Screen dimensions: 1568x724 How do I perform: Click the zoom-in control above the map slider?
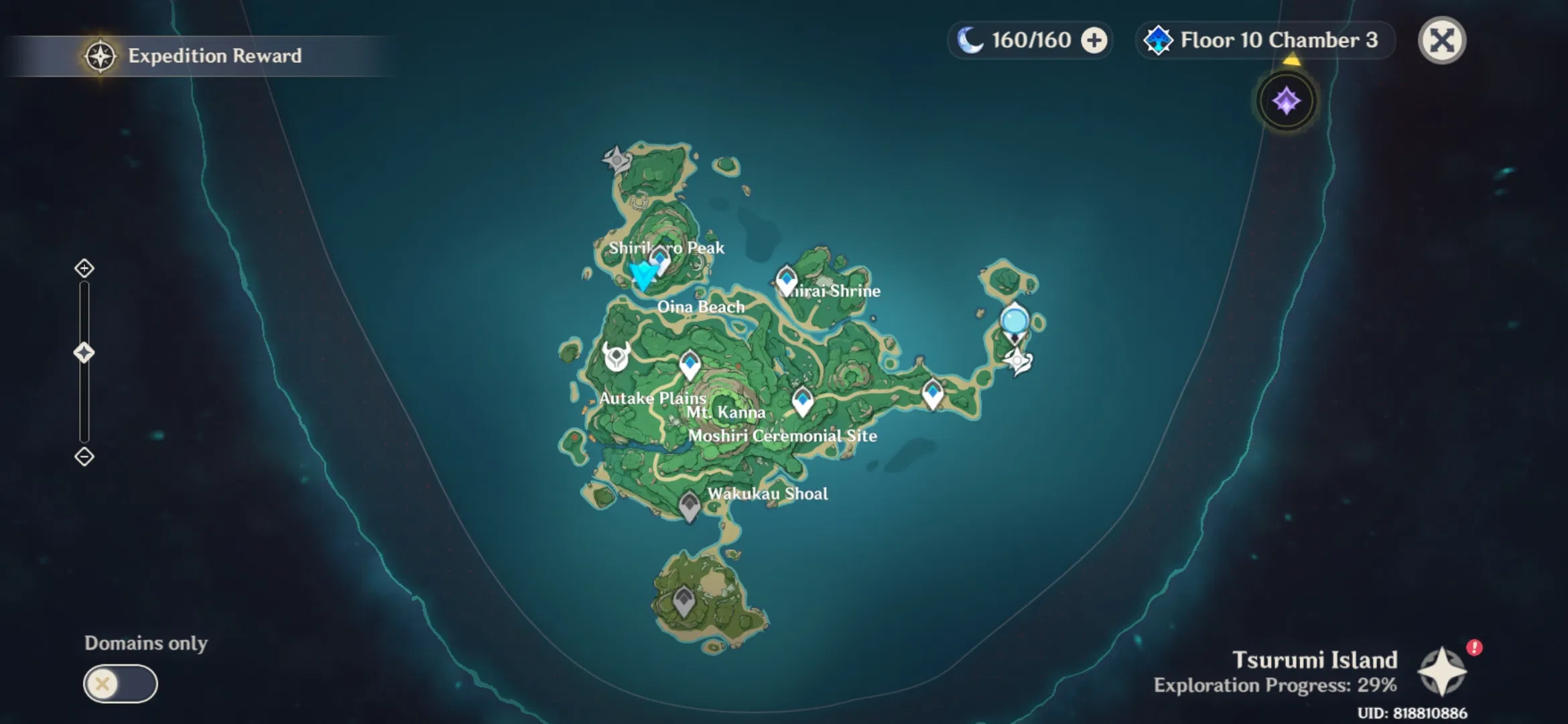(83, 268)
